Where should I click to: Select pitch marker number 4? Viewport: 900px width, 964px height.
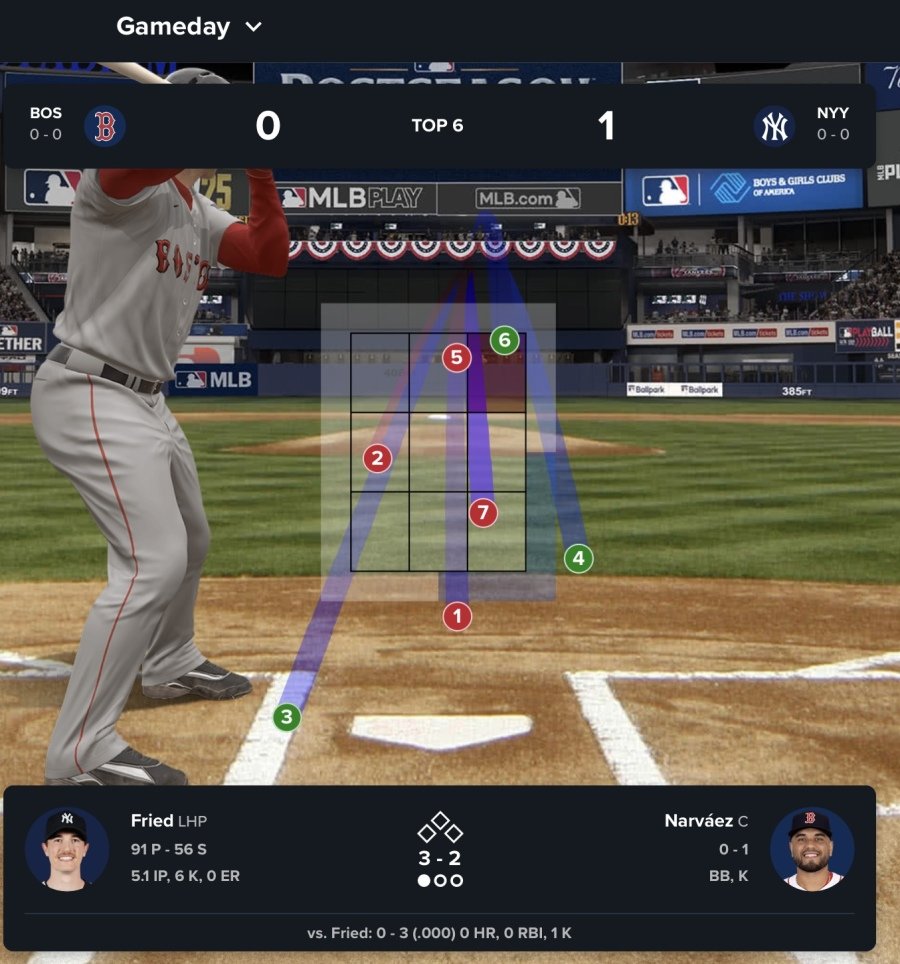[x=578, y=558]
